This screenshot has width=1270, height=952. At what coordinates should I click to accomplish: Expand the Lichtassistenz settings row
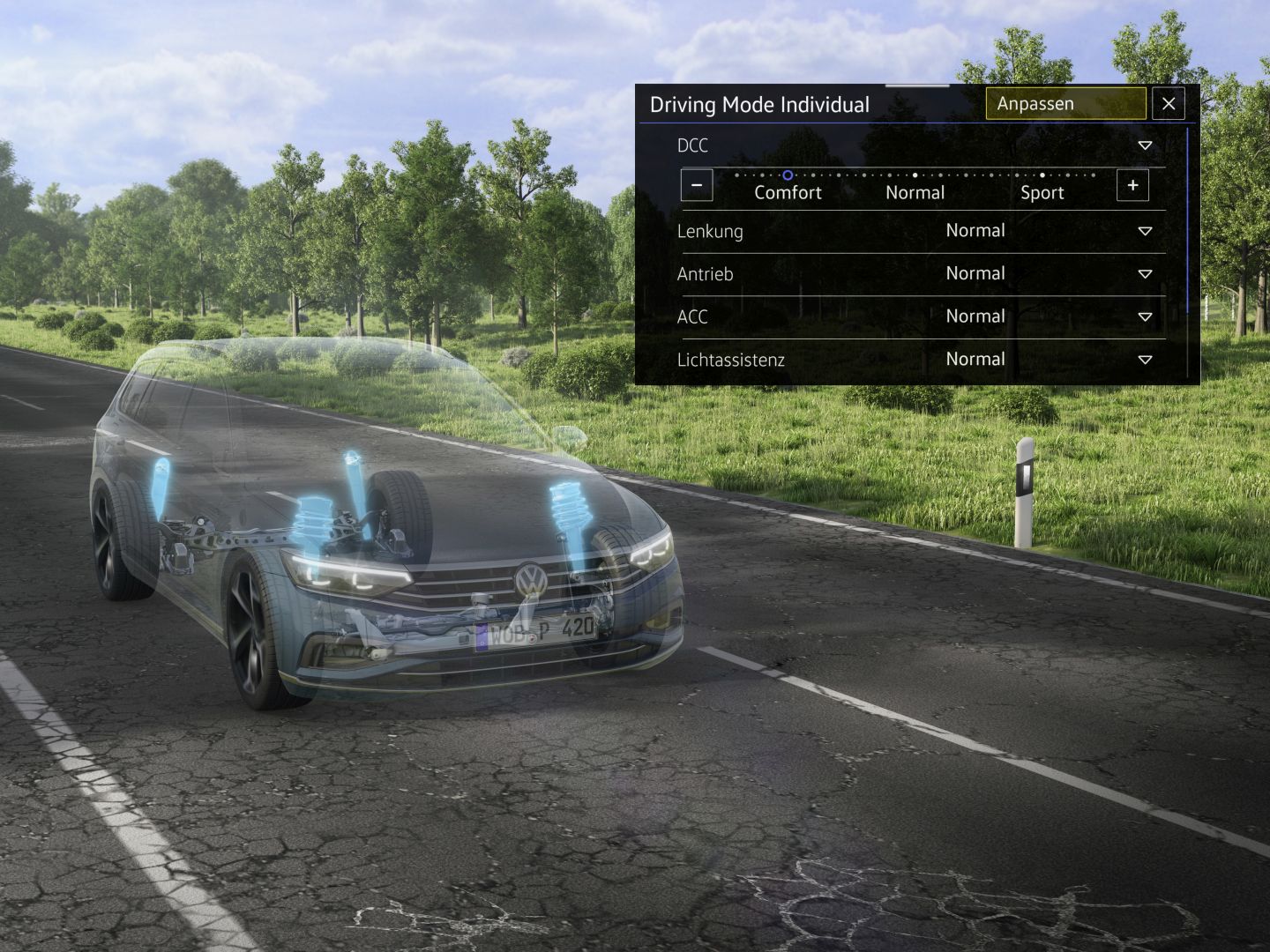[x=1145, y=359]
